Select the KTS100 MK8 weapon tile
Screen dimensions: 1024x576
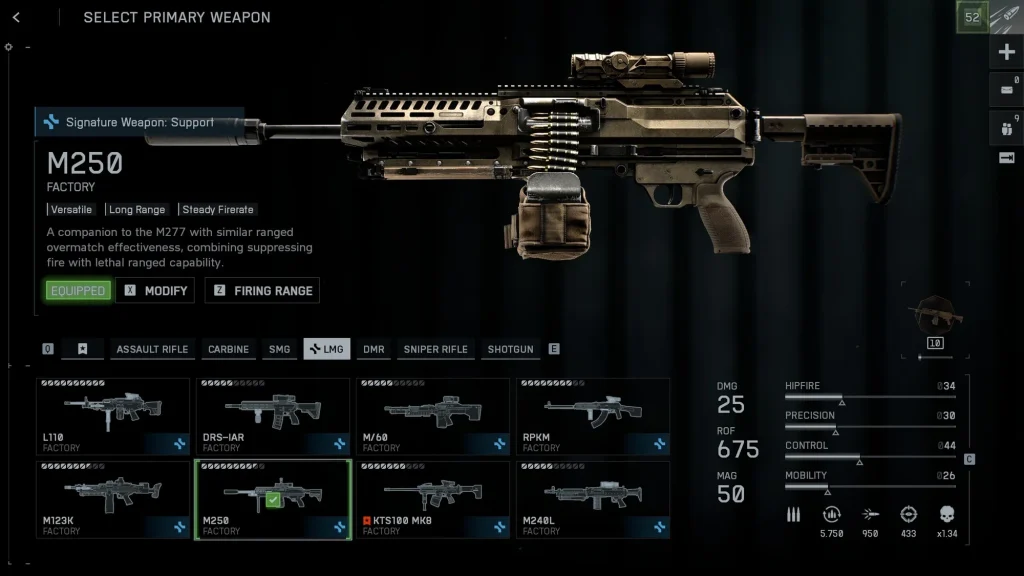click(433, 499)
